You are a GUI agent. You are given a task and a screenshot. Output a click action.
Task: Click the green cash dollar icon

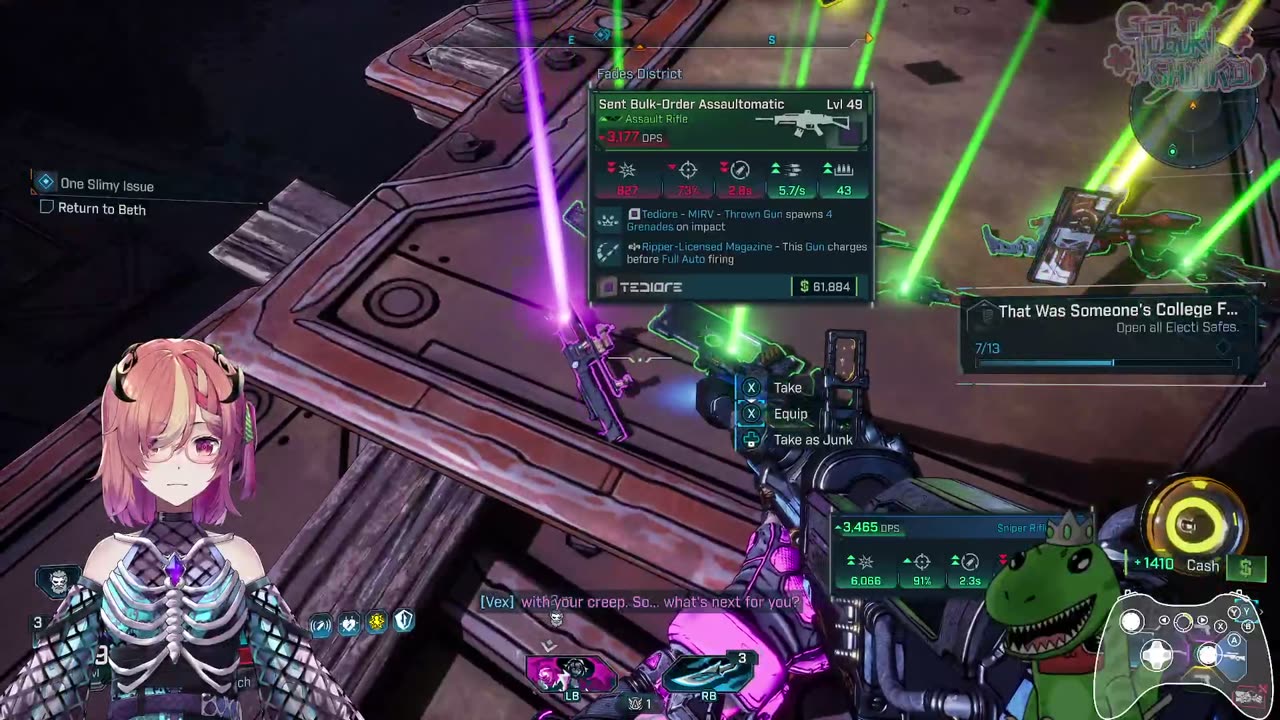tap(1246, 567)
